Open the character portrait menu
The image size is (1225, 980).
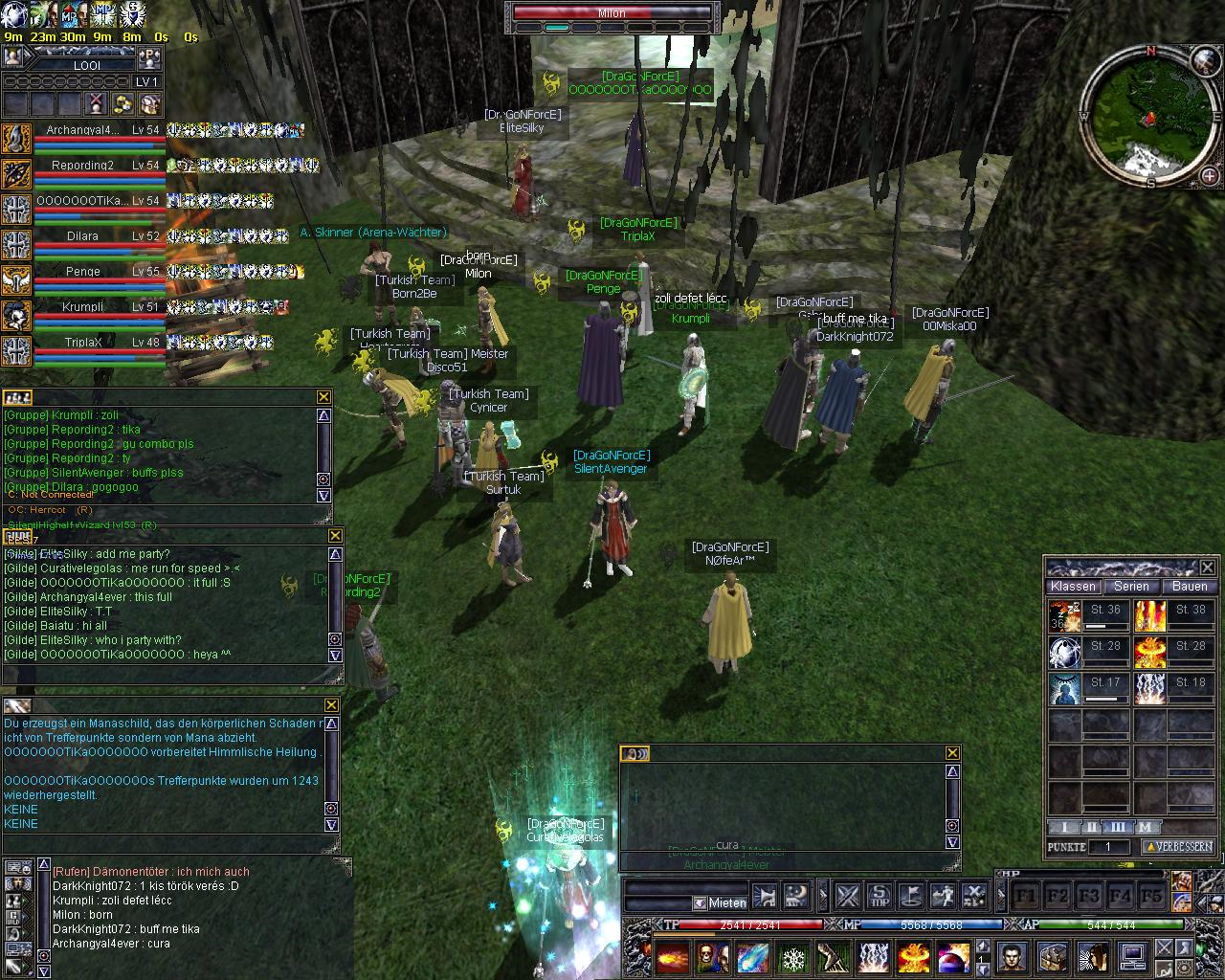click(x=1011, y=955)
